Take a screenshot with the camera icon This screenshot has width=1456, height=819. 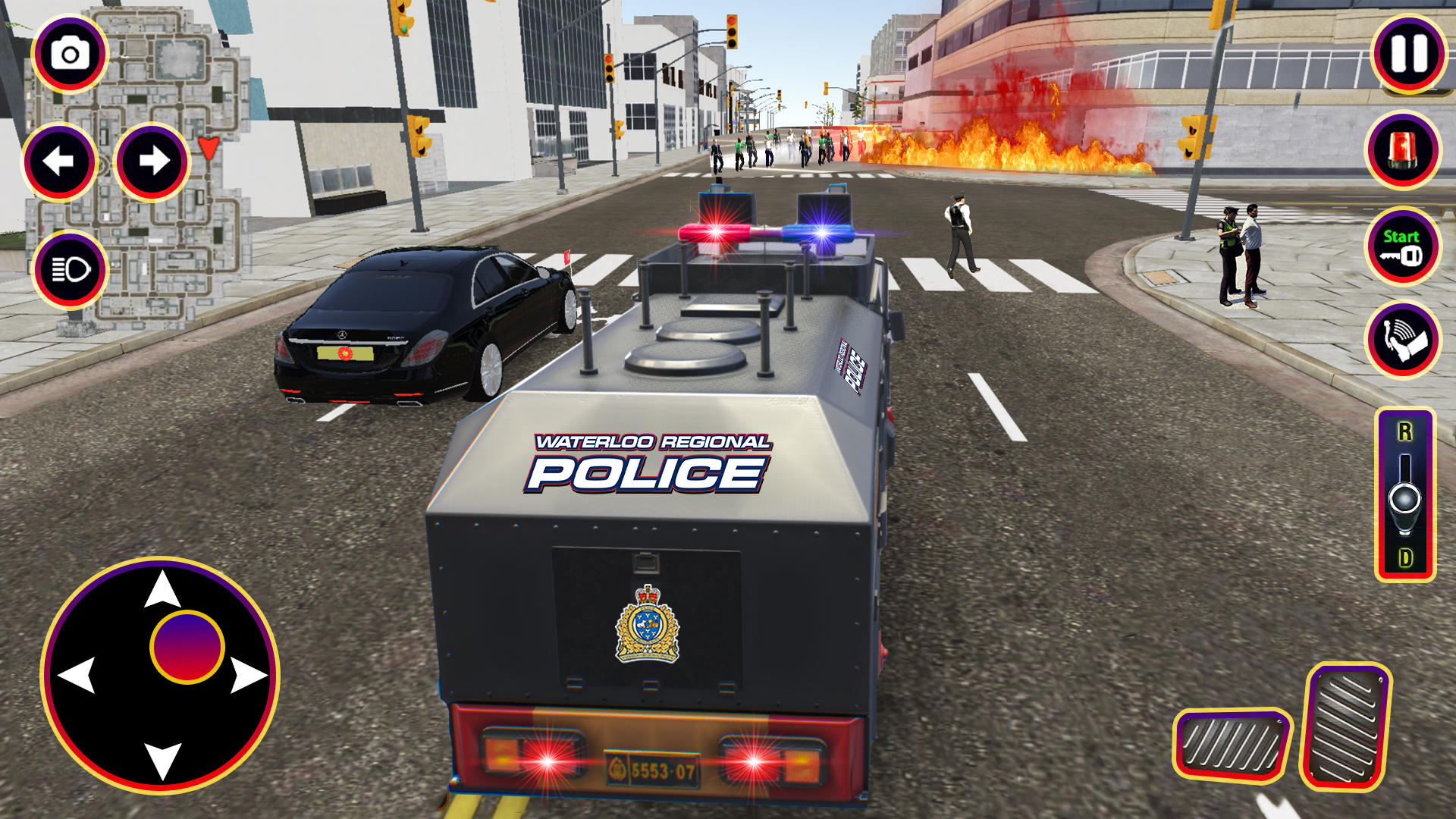tap(68, 52)
